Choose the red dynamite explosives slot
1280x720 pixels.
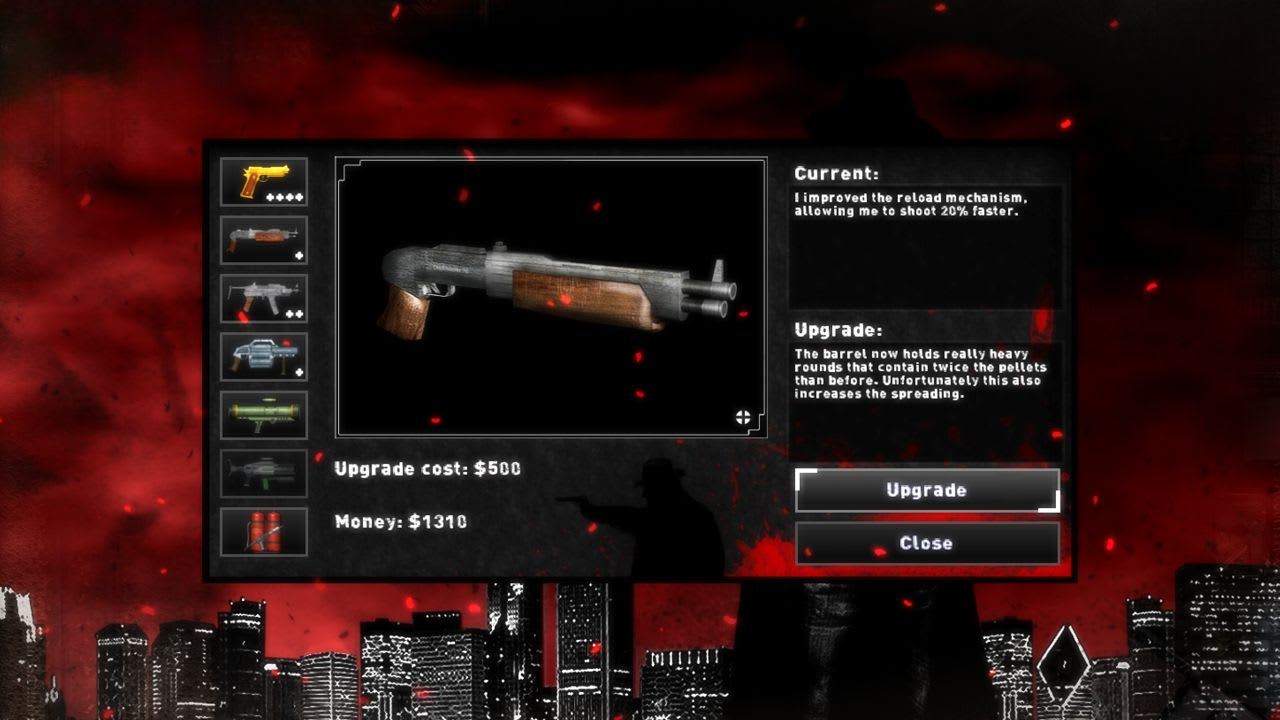click(264, 532)
